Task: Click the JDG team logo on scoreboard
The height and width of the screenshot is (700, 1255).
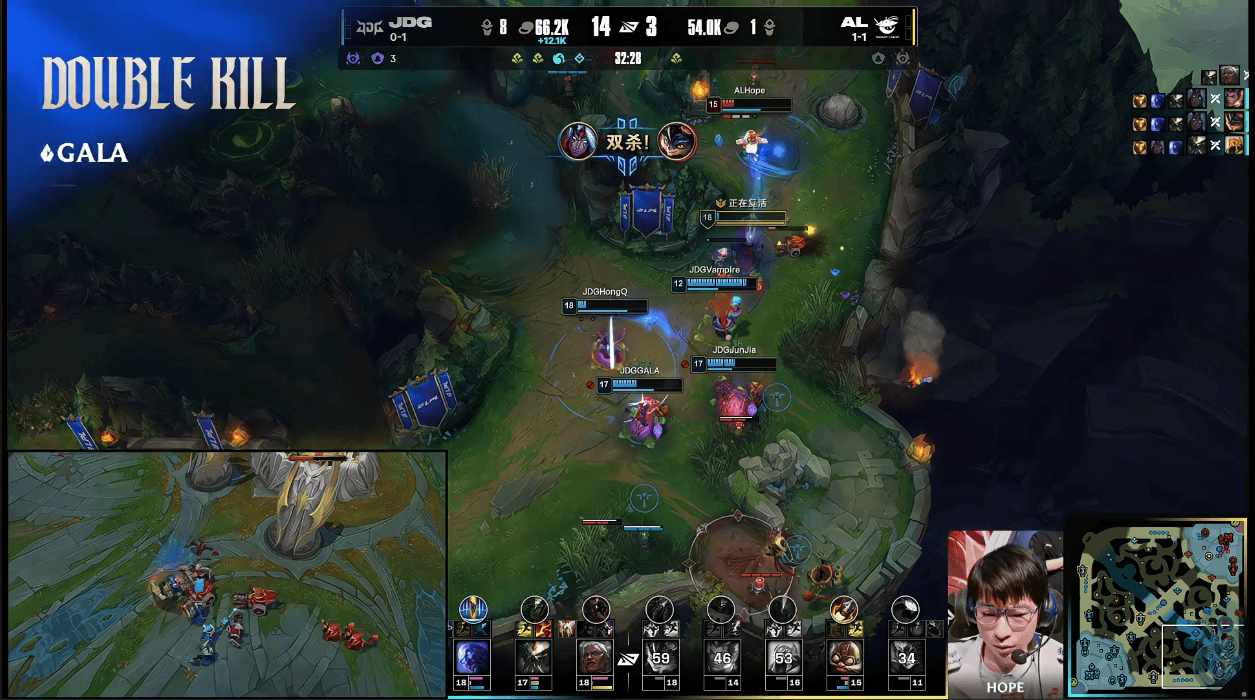Action: pyautogui.click(x=370, y=27)
